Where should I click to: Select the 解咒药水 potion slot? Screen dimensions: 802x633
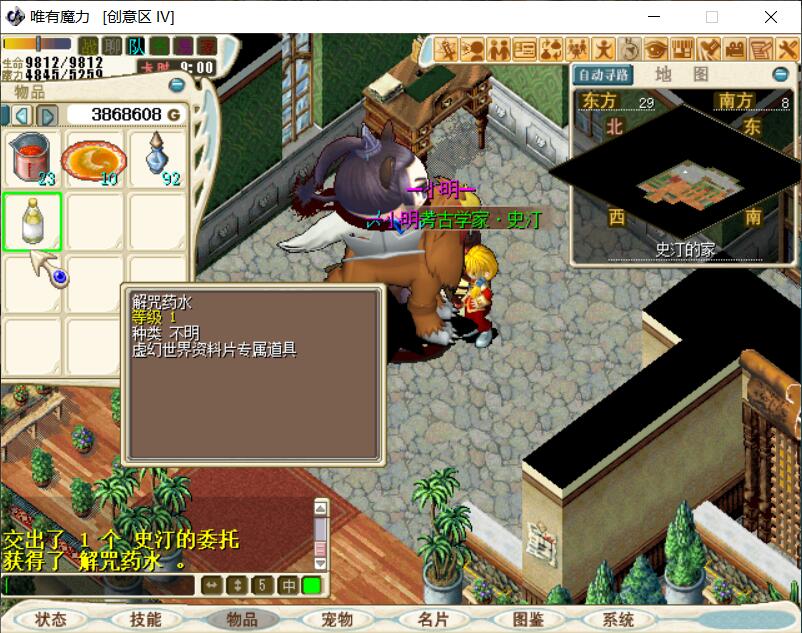point(32,222)
